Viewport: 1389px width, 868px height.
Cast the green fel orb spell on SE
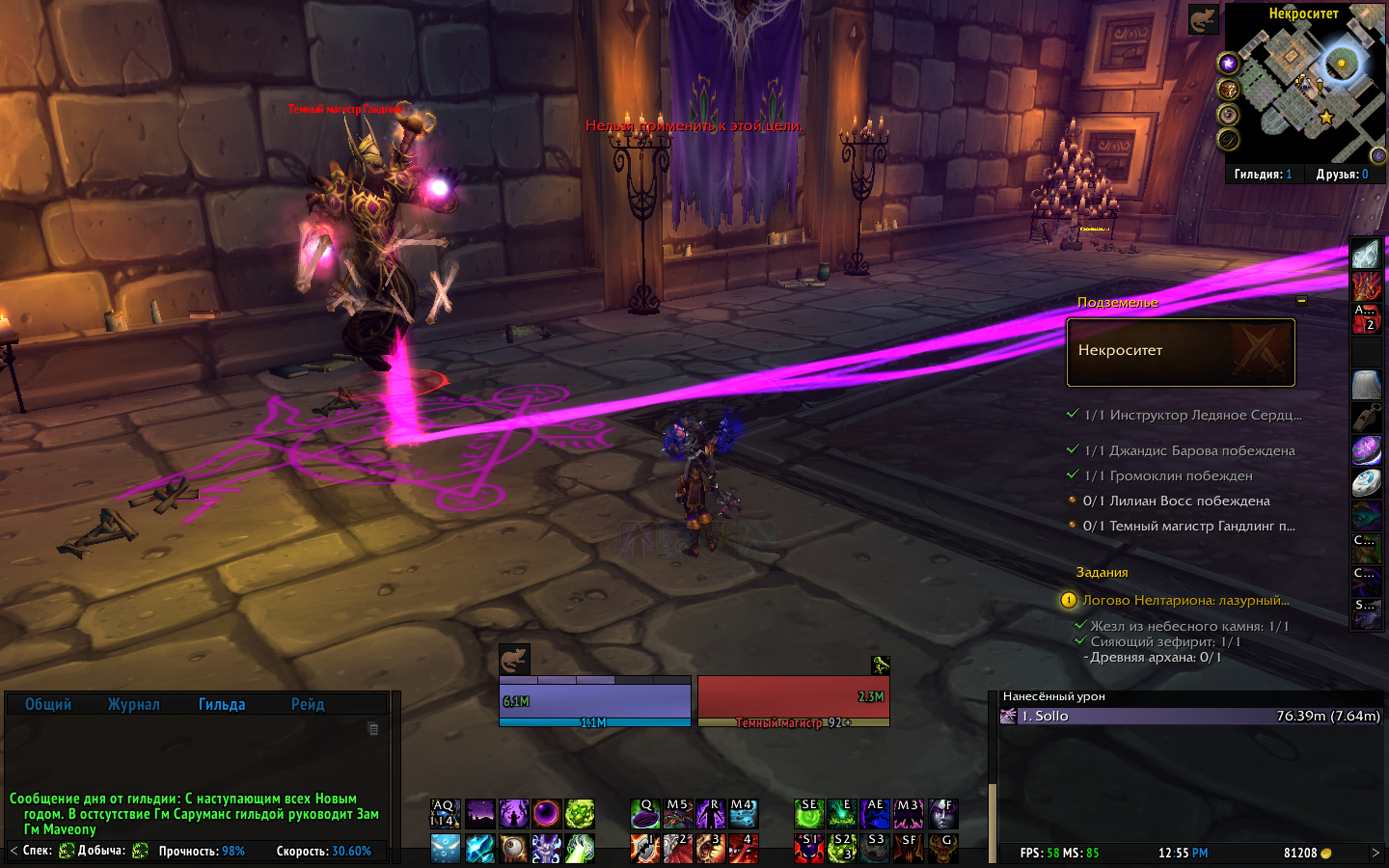coord(809,814)
